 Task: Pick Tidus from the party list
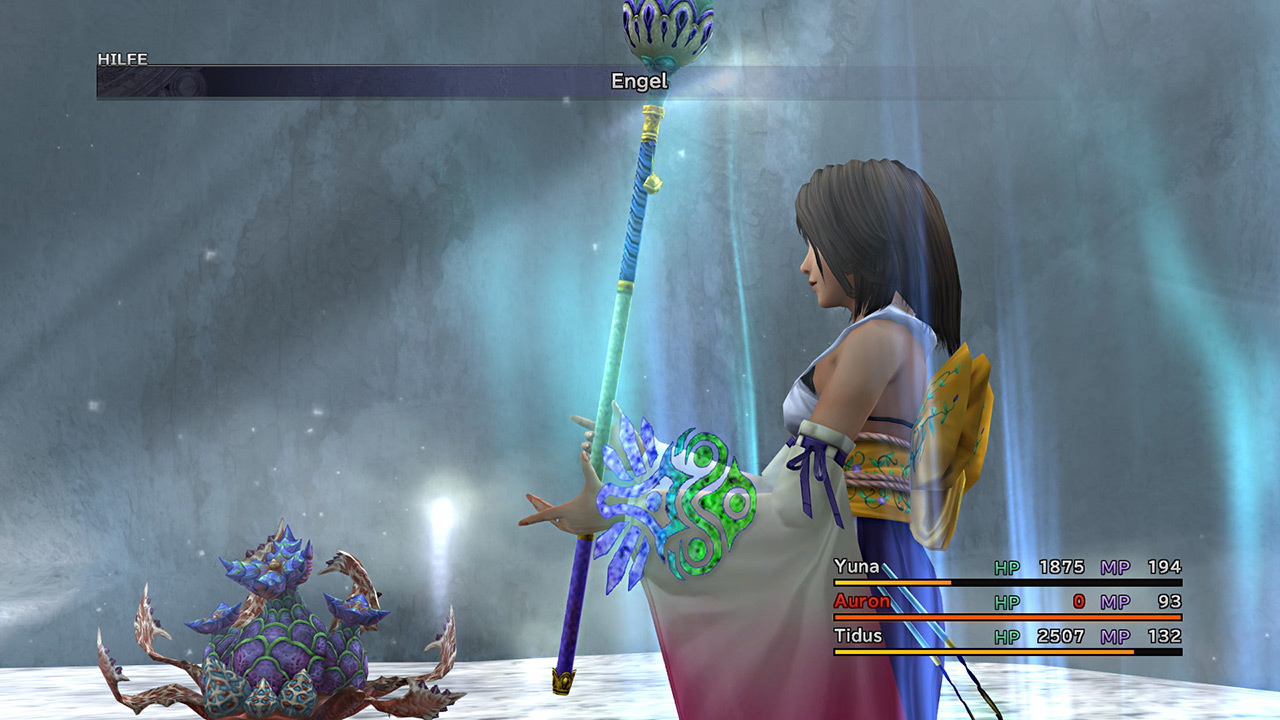tap(858, 635)
